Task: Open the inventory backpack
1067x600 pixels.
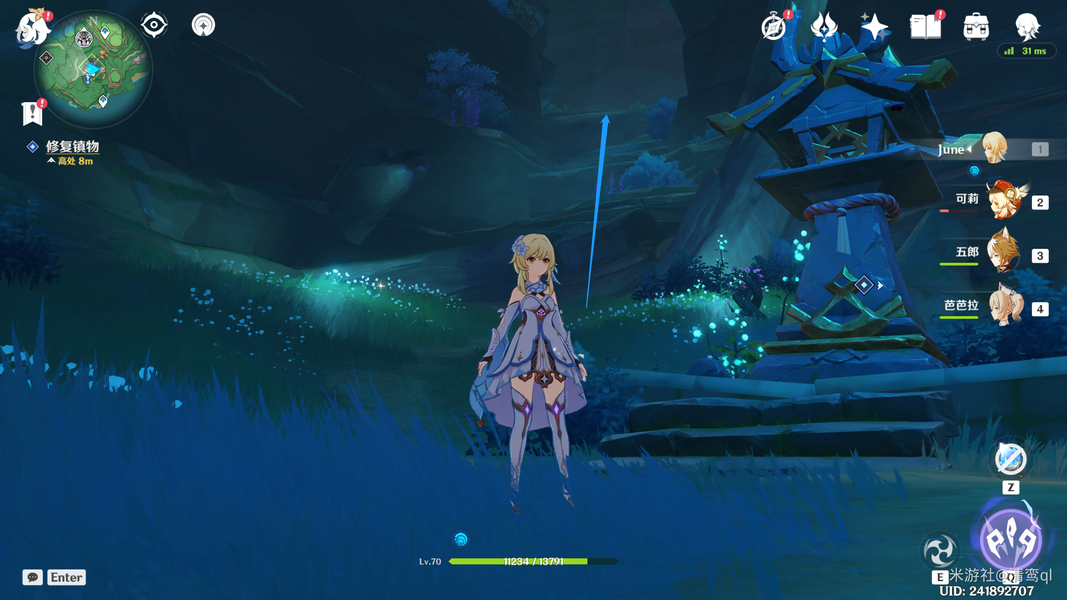Action: 976,27
